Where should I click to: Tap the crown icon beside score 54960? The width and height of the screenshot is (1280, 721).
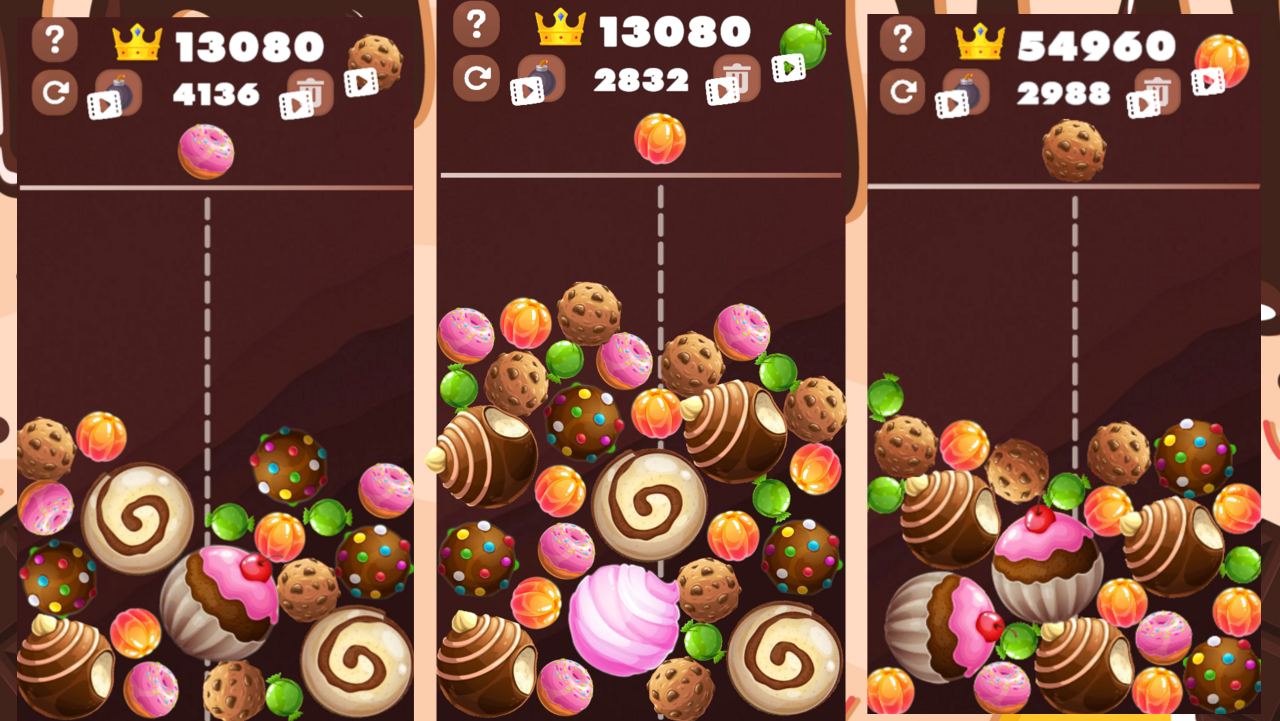tap(980, 43)
